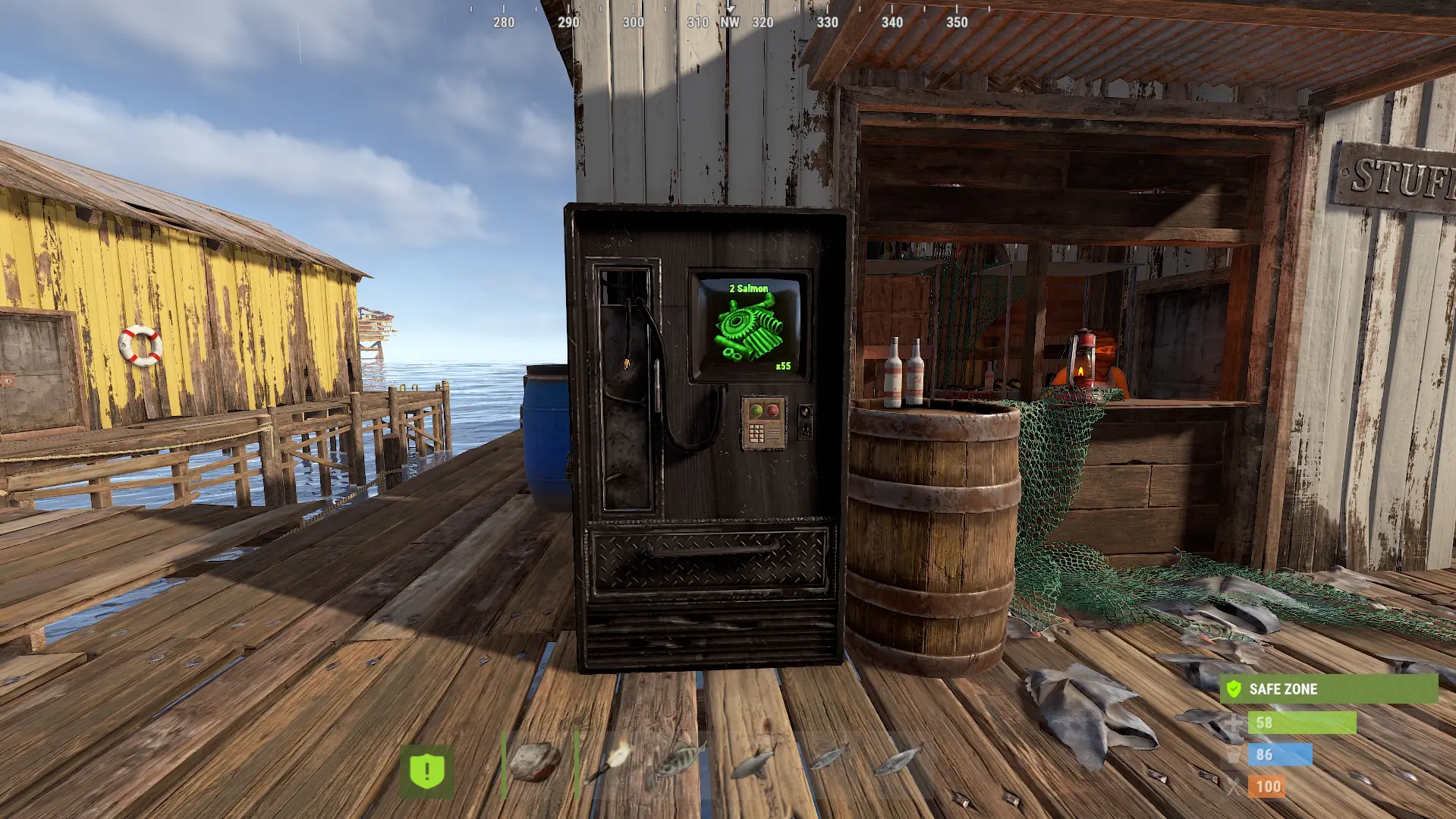The image size is (1456, 819).
Task: Click the Safe Zone status banner
Action: point(1329,689)
